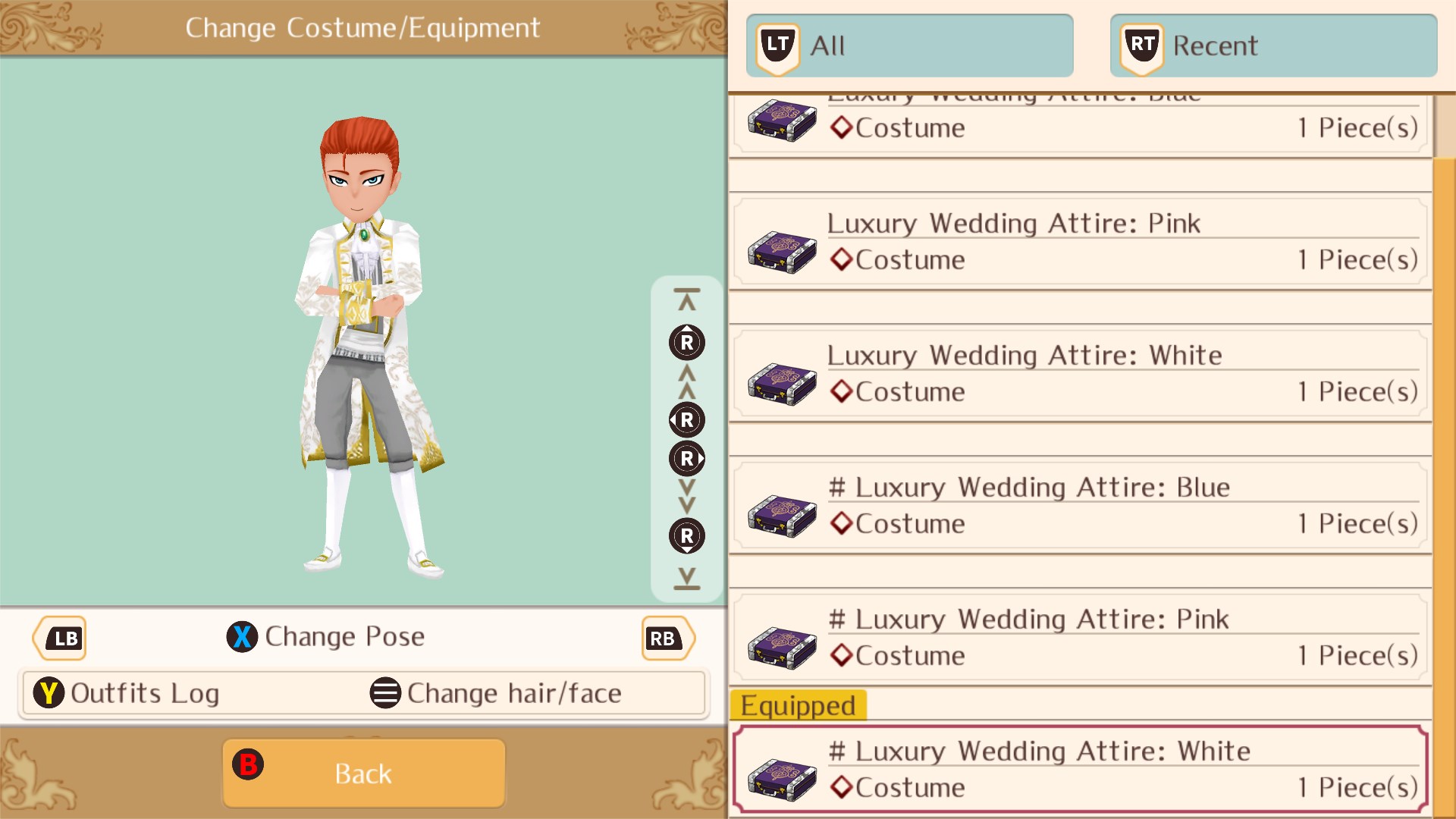The image size is (1456, 819).
Task: Select the LB shoulder button icon
Action: [59, 638]
